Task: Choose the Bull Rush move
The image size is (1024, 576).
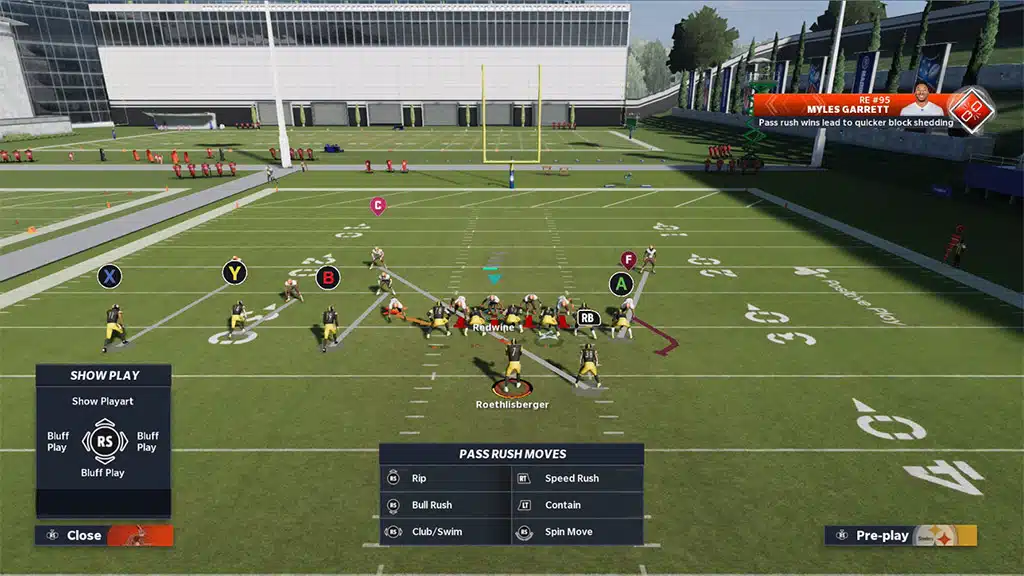Action: 445,505
